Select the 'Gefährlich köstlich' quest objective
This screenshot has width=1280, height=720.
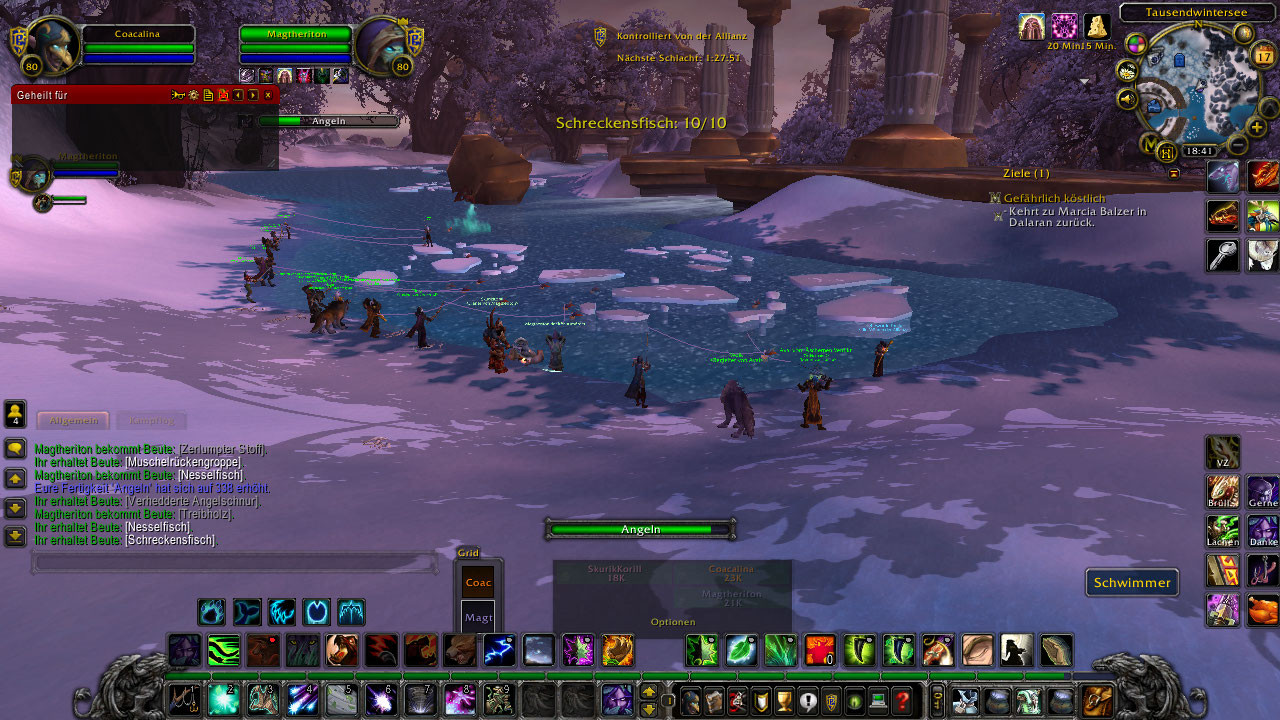coord(1054,198)
